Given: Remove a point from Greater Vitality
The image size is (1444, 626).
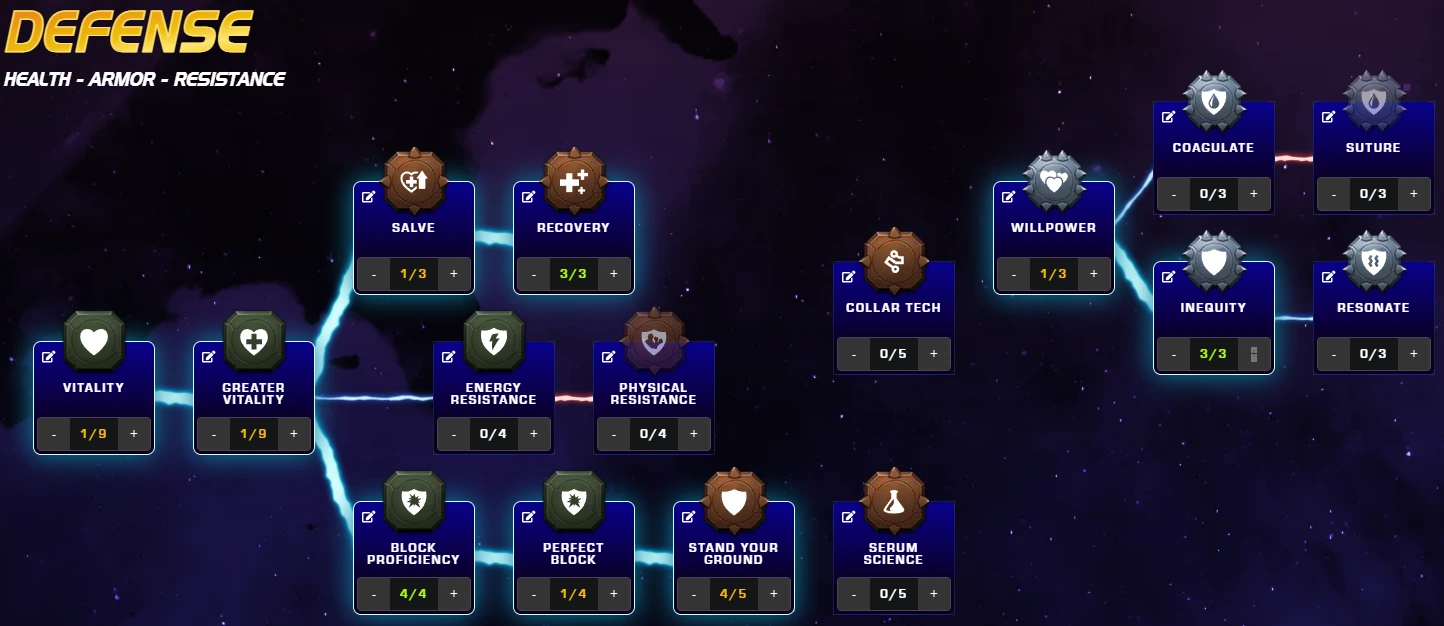Looking at the screenshot, I should point(214,434).
